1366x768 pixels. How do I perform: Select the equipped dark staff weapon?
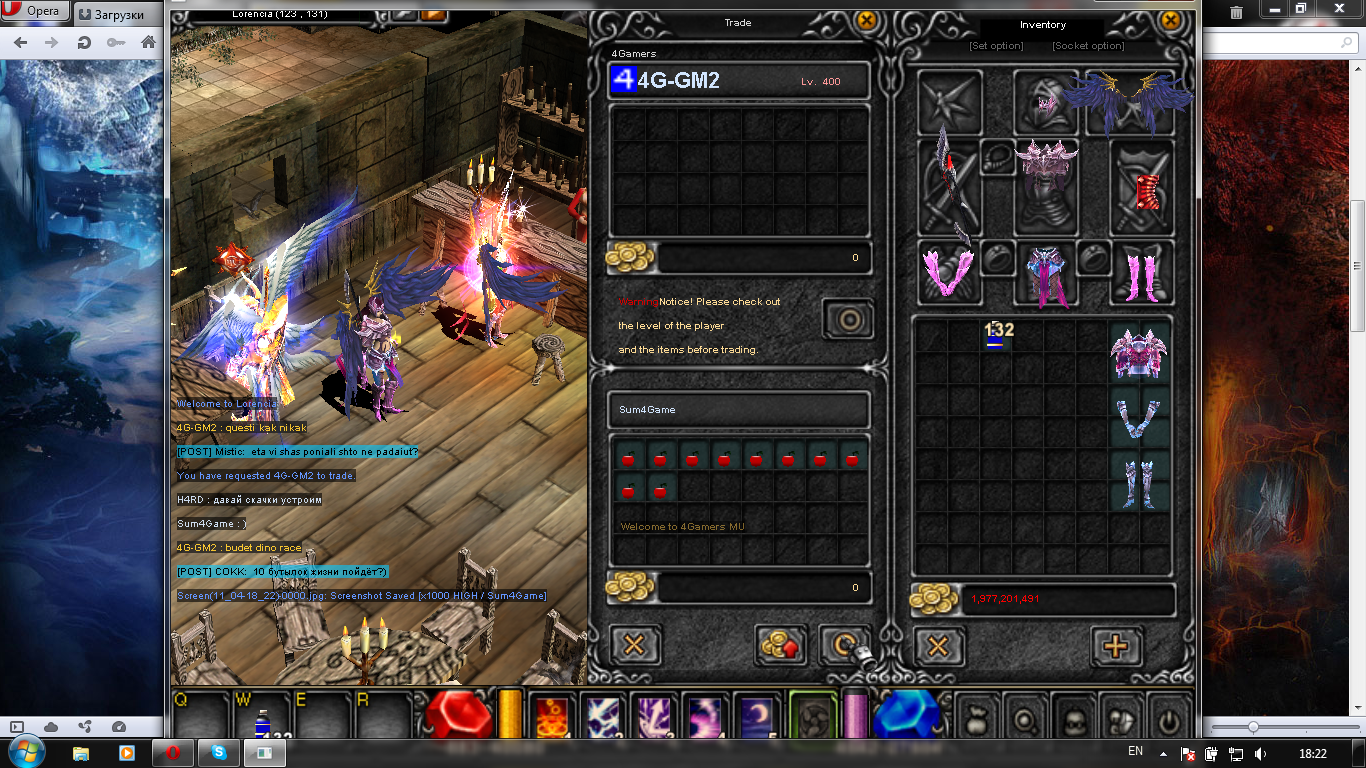(x=948, y=188)
